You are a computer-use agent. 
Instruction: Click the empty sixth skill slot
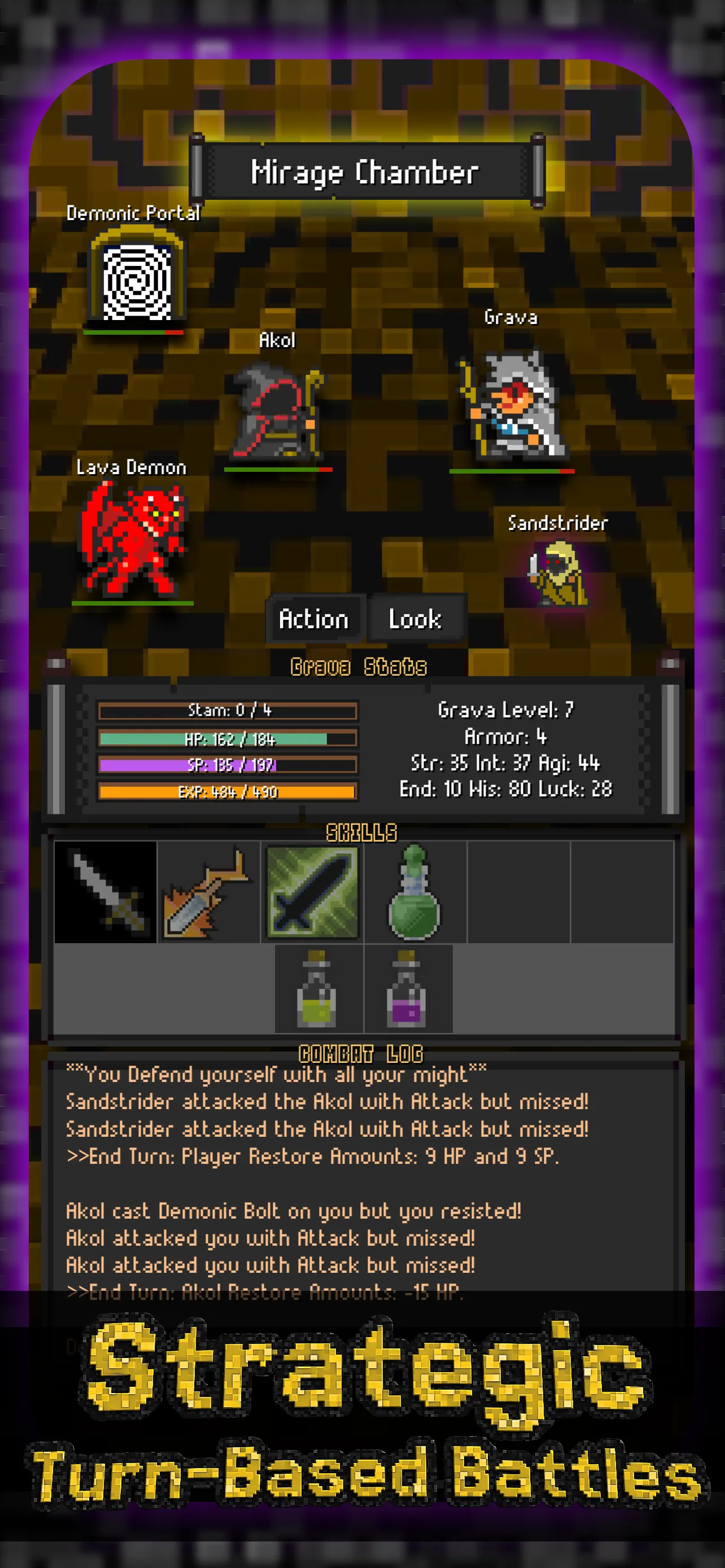pyautogui.click(x=622, y=892)
